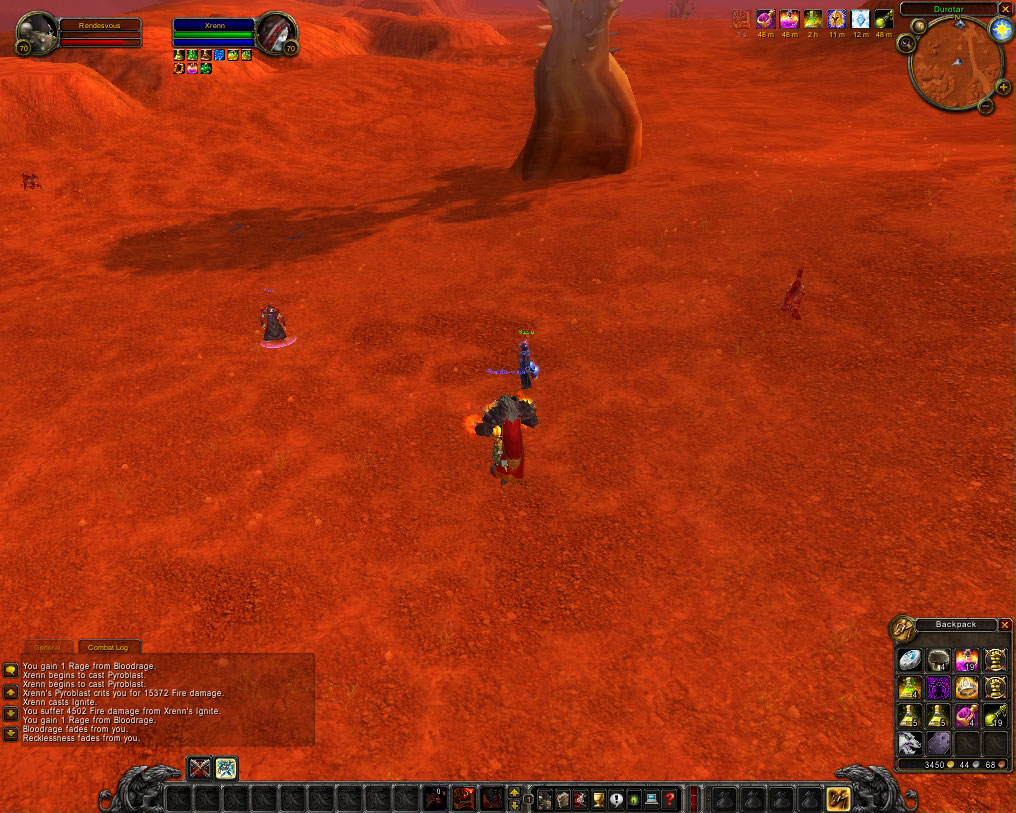
Task: Click the white rune stone in the Backpack
Action: [x=909, y=660]
